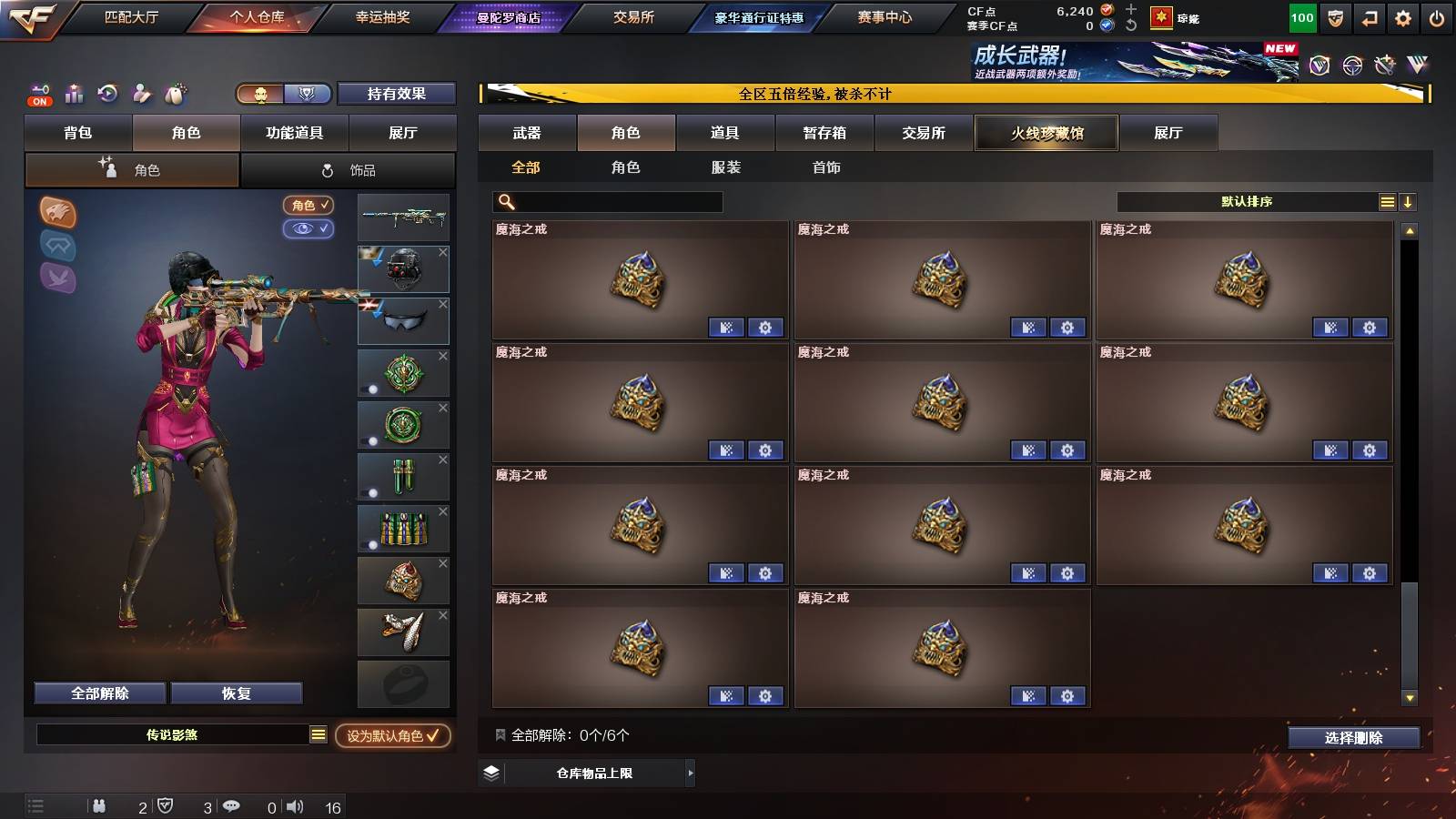The height and width of the screenshot is (819, 1456).
Task: Click the CF shield security icon top right
Action: click(x=1334, y=16)
